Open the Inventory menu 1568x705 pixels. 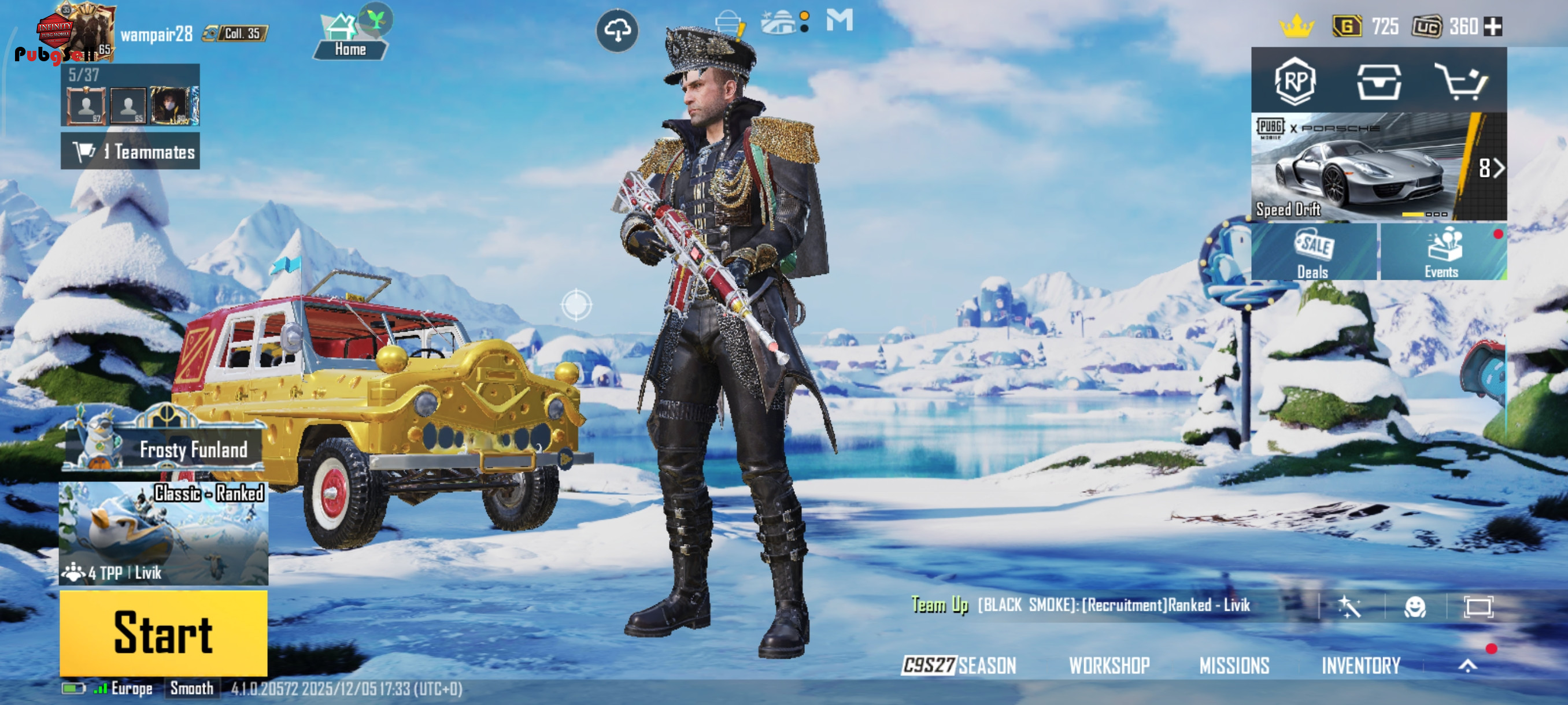click(1360, 665)
